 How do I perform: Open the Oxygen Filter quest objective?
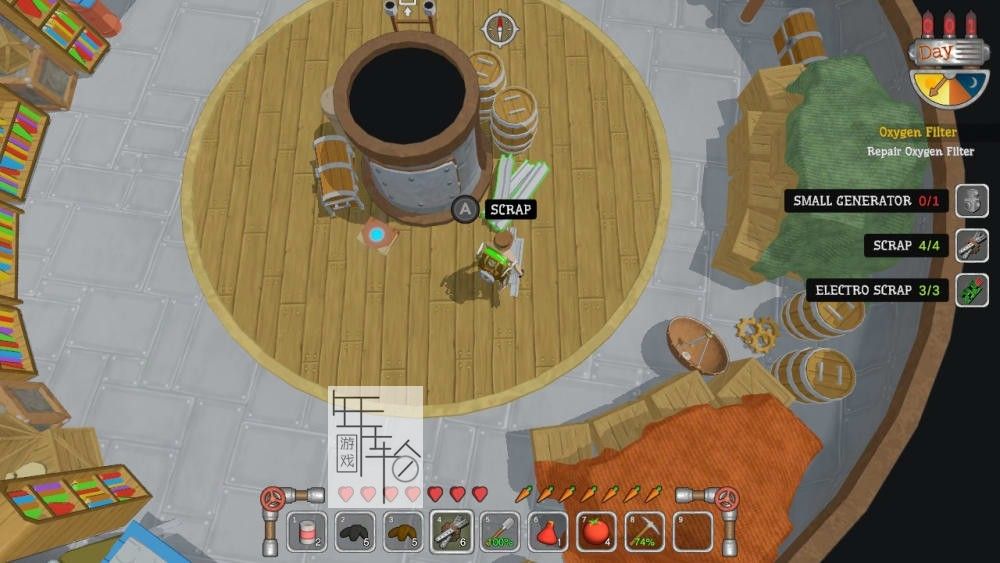[918, 132]
